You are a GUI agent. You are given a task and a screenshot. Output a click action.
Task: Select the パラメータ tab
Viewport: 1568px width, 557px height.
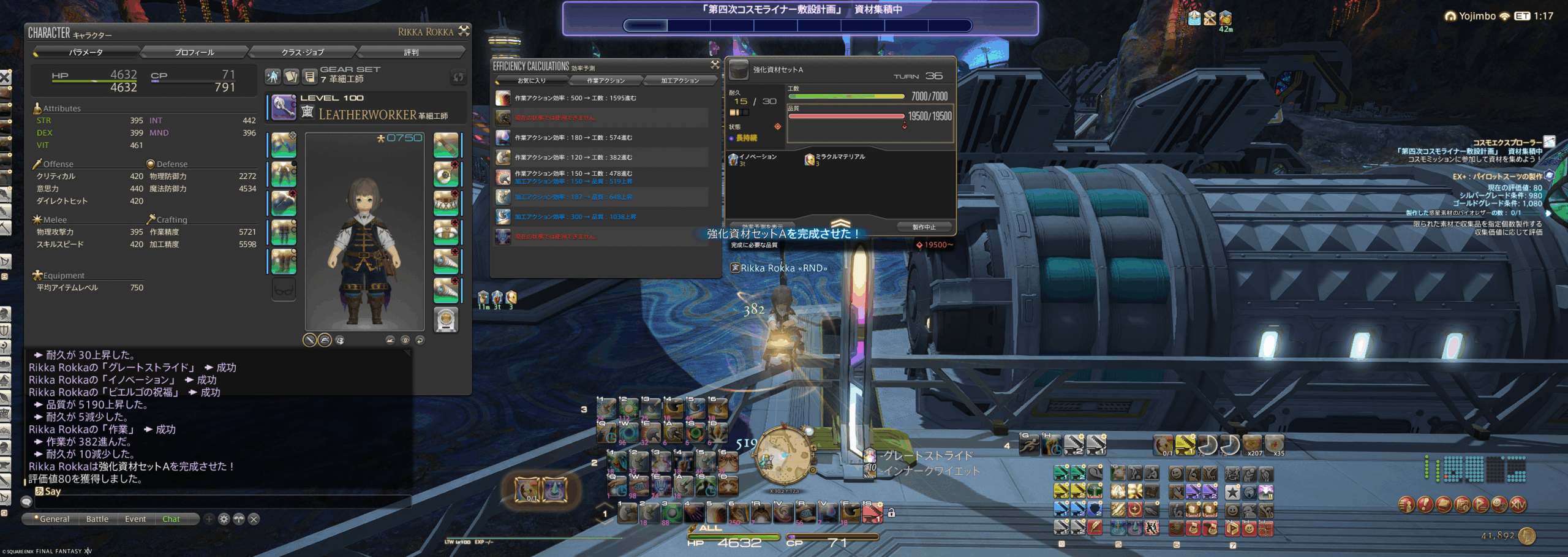86,53
